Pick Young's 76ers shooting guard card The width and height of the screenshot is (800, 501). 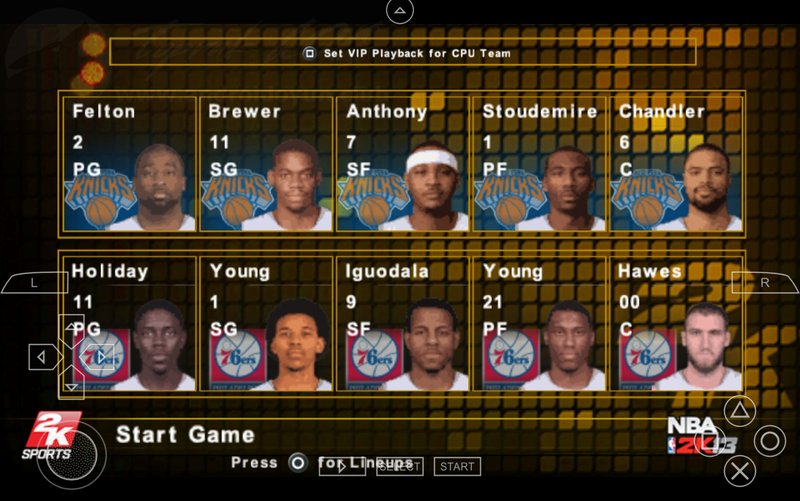pyautogui.click(x=266, y=324)
